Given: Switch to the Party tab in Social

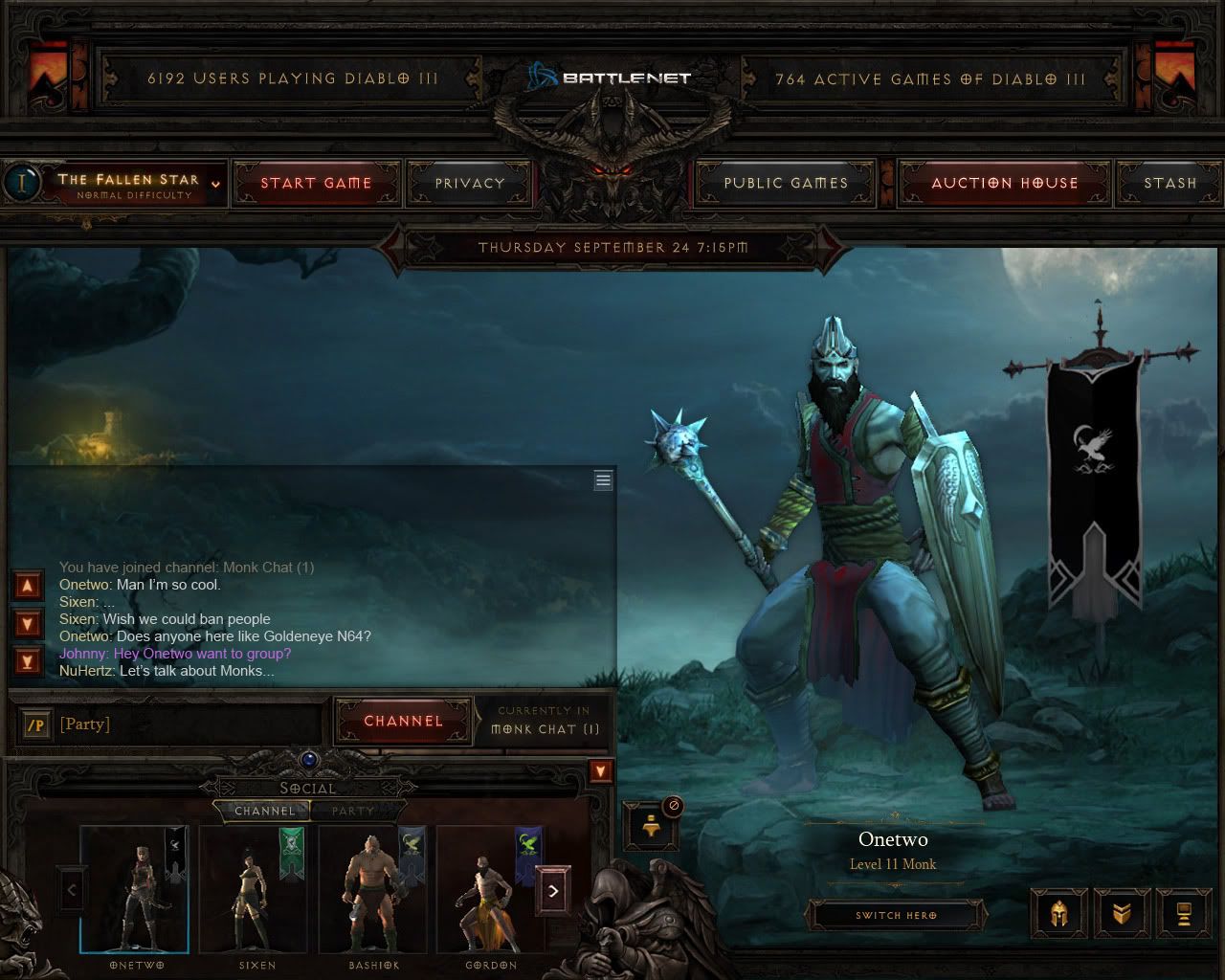Looking at the screenshot, I should click(x=351, y=811).
